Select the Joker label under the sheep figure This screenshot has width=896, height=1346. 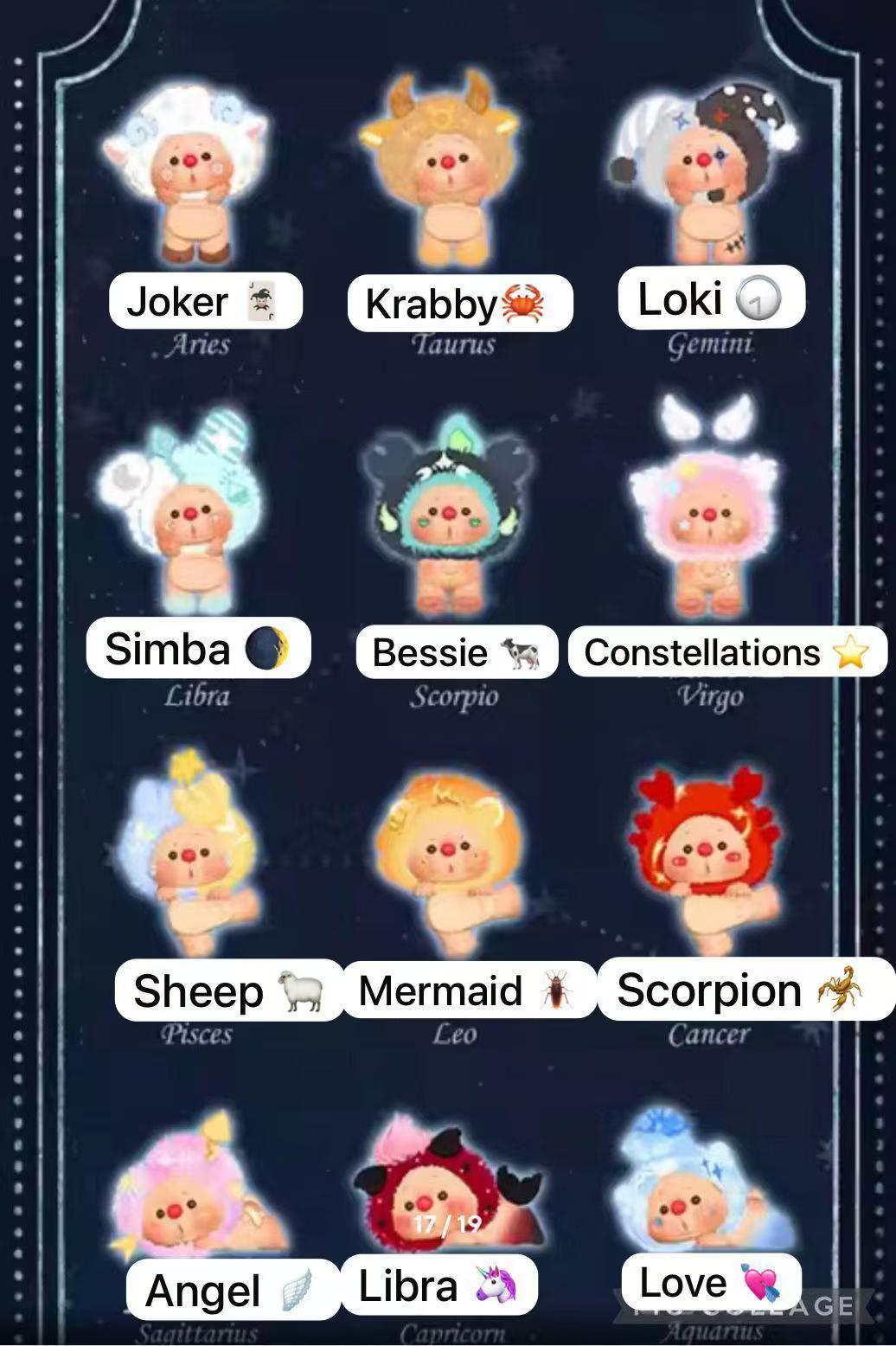(206, 301)
